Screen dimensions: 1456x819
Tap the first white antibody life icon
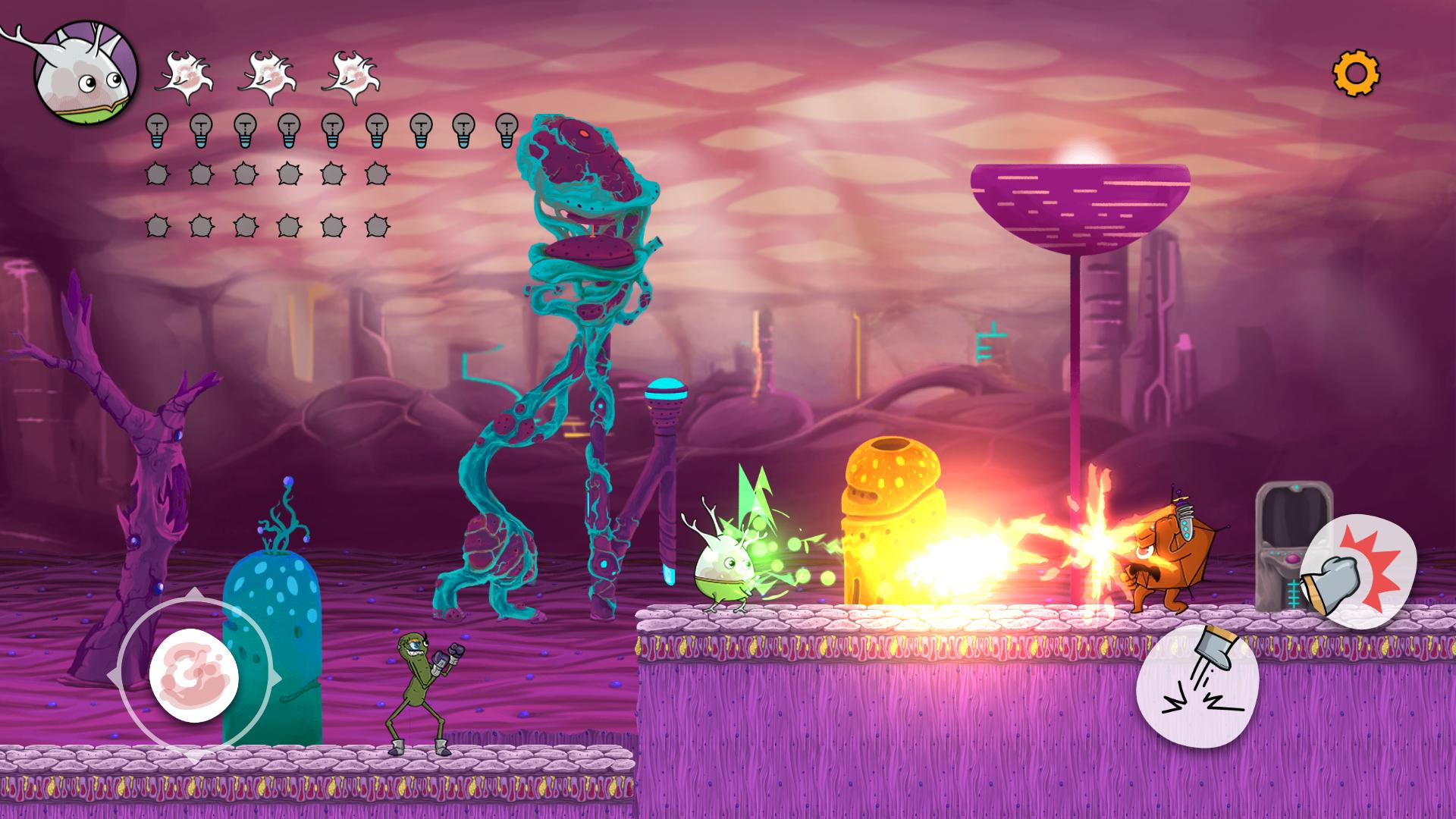click(184, 74)
